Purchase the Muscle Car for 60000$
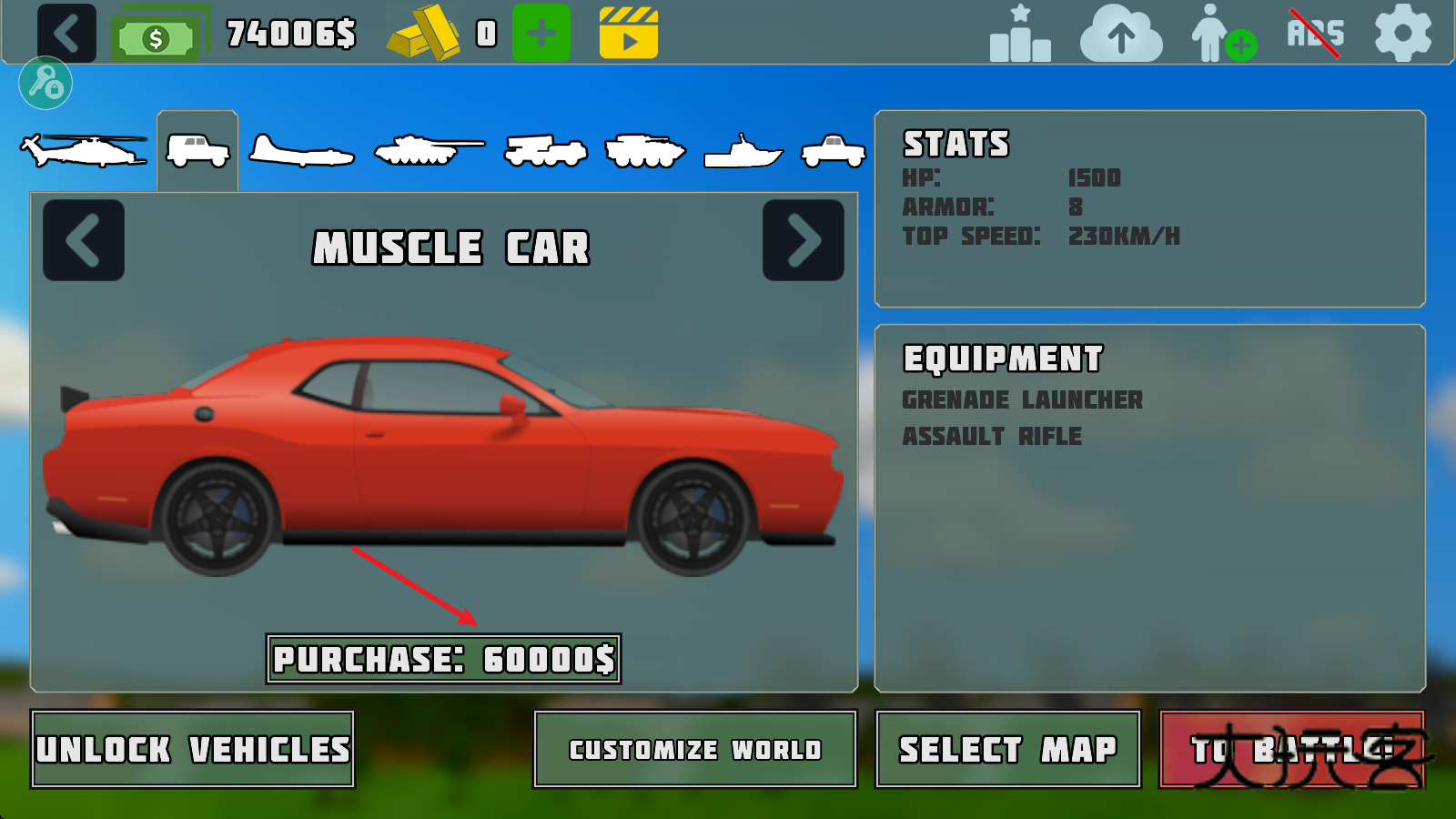 pos(445,659)
